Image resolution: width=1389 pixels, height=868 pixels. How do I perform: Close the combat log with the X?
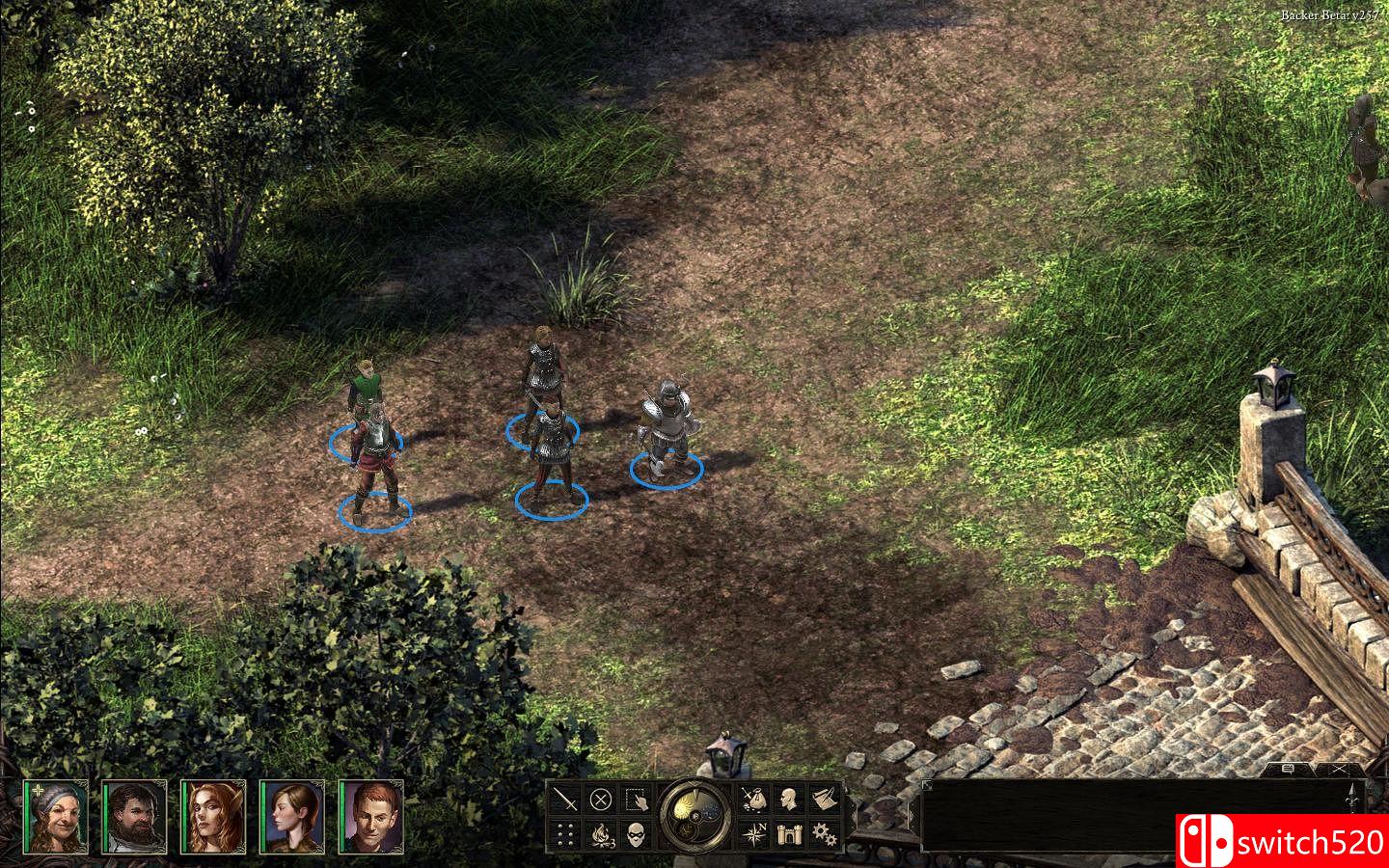coord(1340,768)
